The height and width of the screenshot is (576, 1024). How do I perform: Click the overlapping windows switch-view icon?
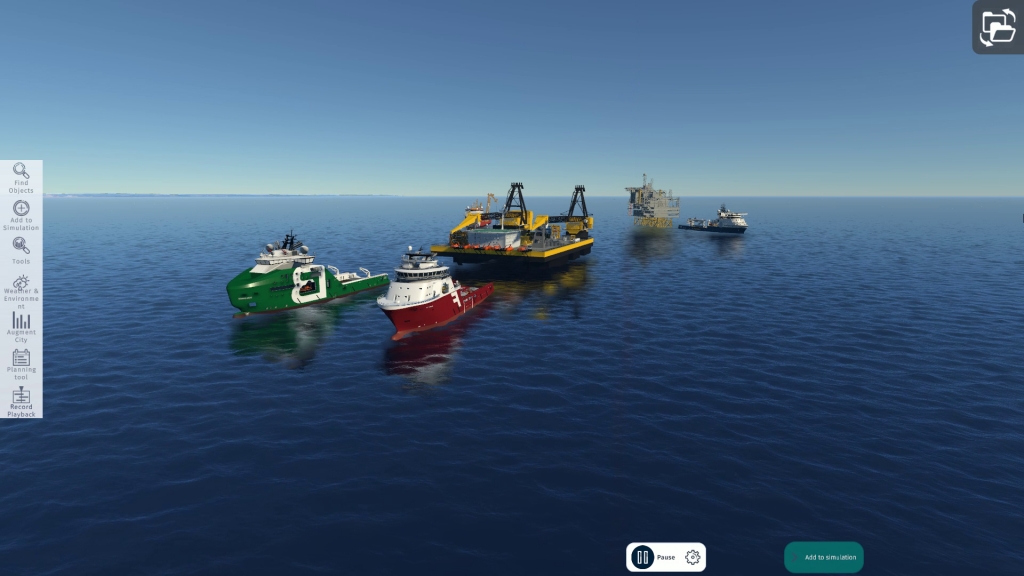pyautogui.click(x=997, y=27)
